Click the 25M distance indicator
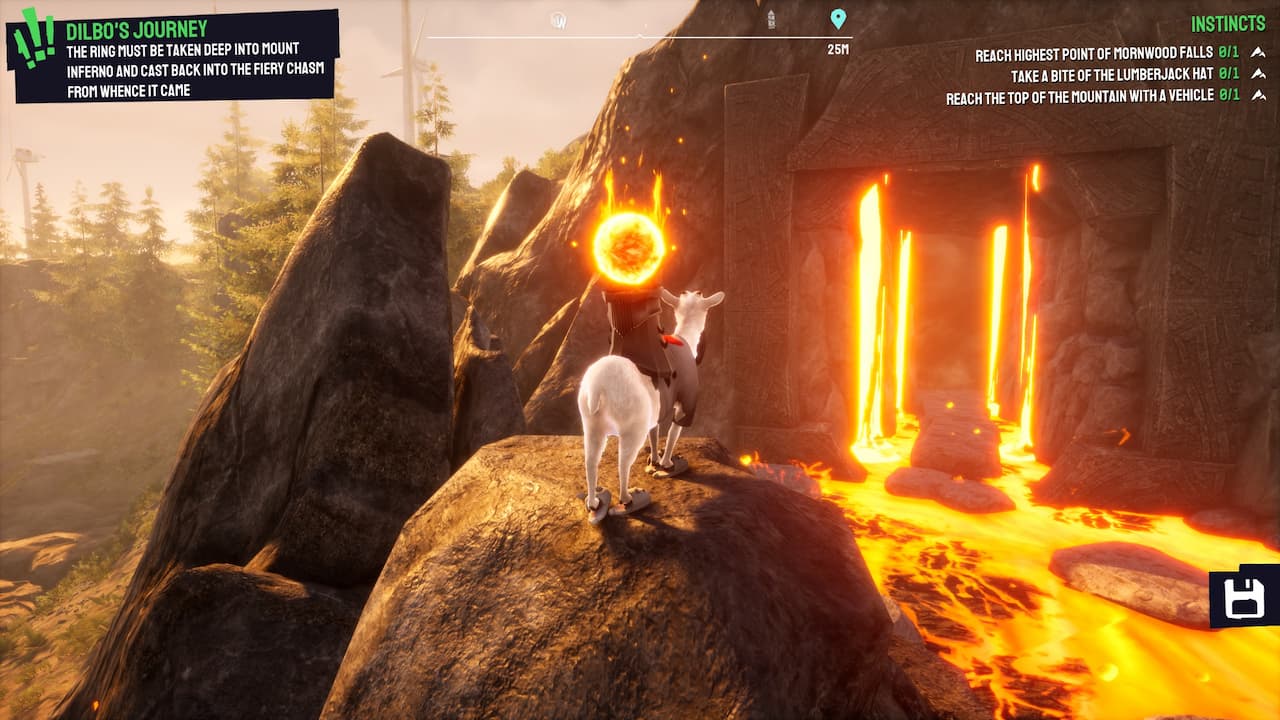The width and height of the screenshot is (1280, 720). click(838, 47)
